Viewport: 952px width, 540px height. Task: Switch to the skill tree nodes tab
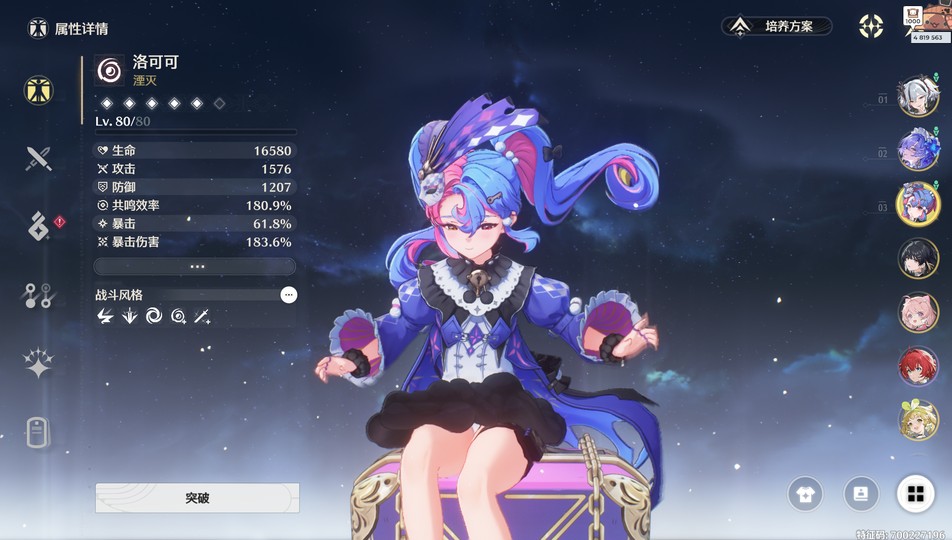click(x=38, y=295)
